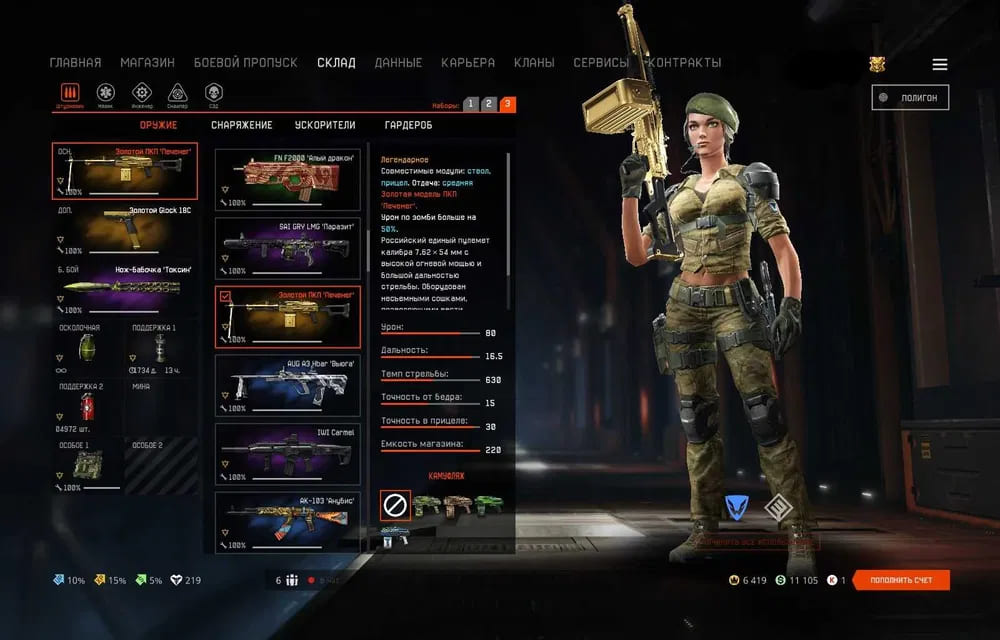The height and width of the screenshot is (640, 1000).
Task: Choose the AUG A3 Hbar 'Вьюга' weapon
Action: (x=288, y=385)
